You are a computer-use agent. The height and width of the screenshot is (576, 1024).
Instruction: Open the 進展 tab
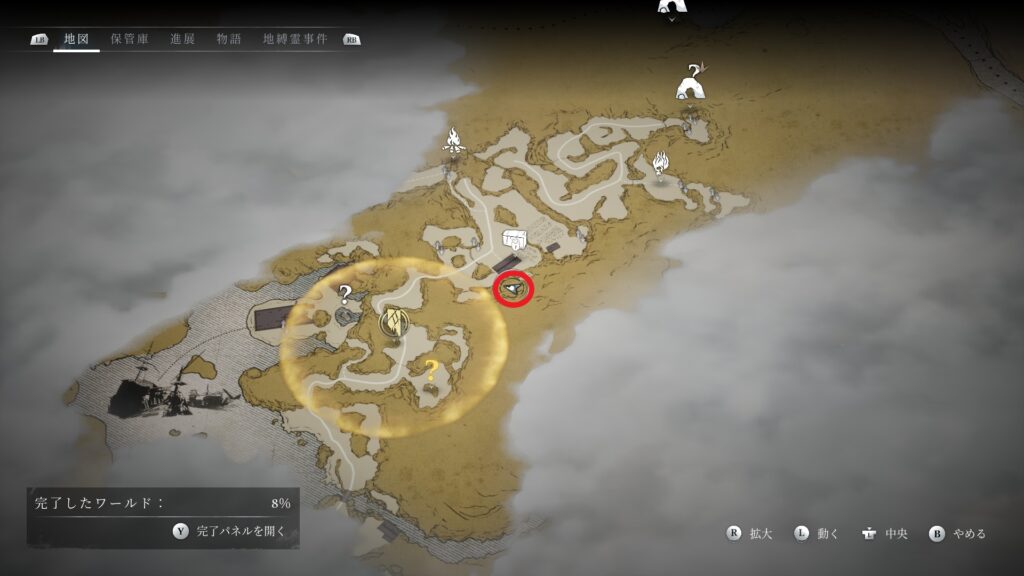point(182,39)
